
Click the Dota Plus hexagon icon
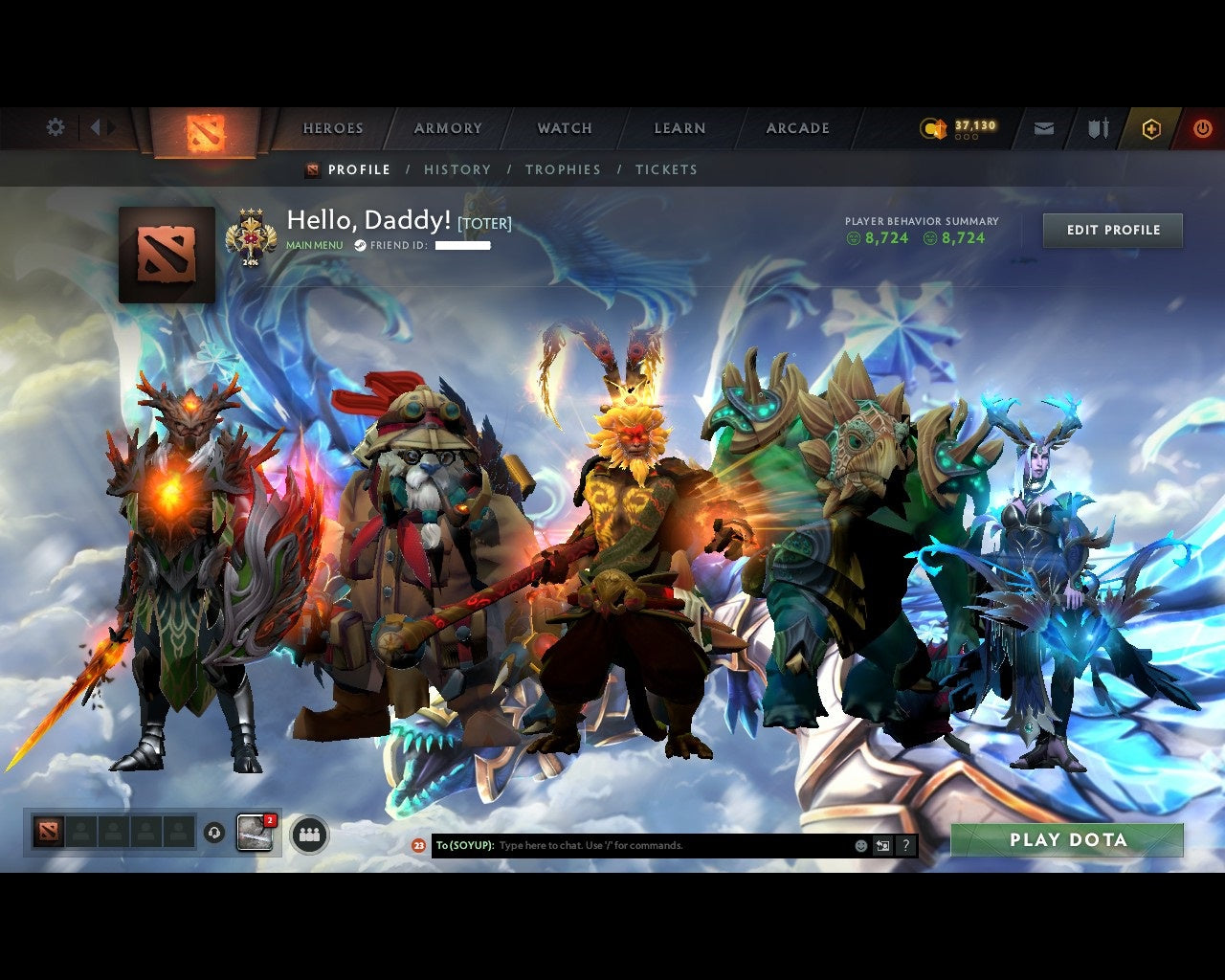[x=1151, y=128]
